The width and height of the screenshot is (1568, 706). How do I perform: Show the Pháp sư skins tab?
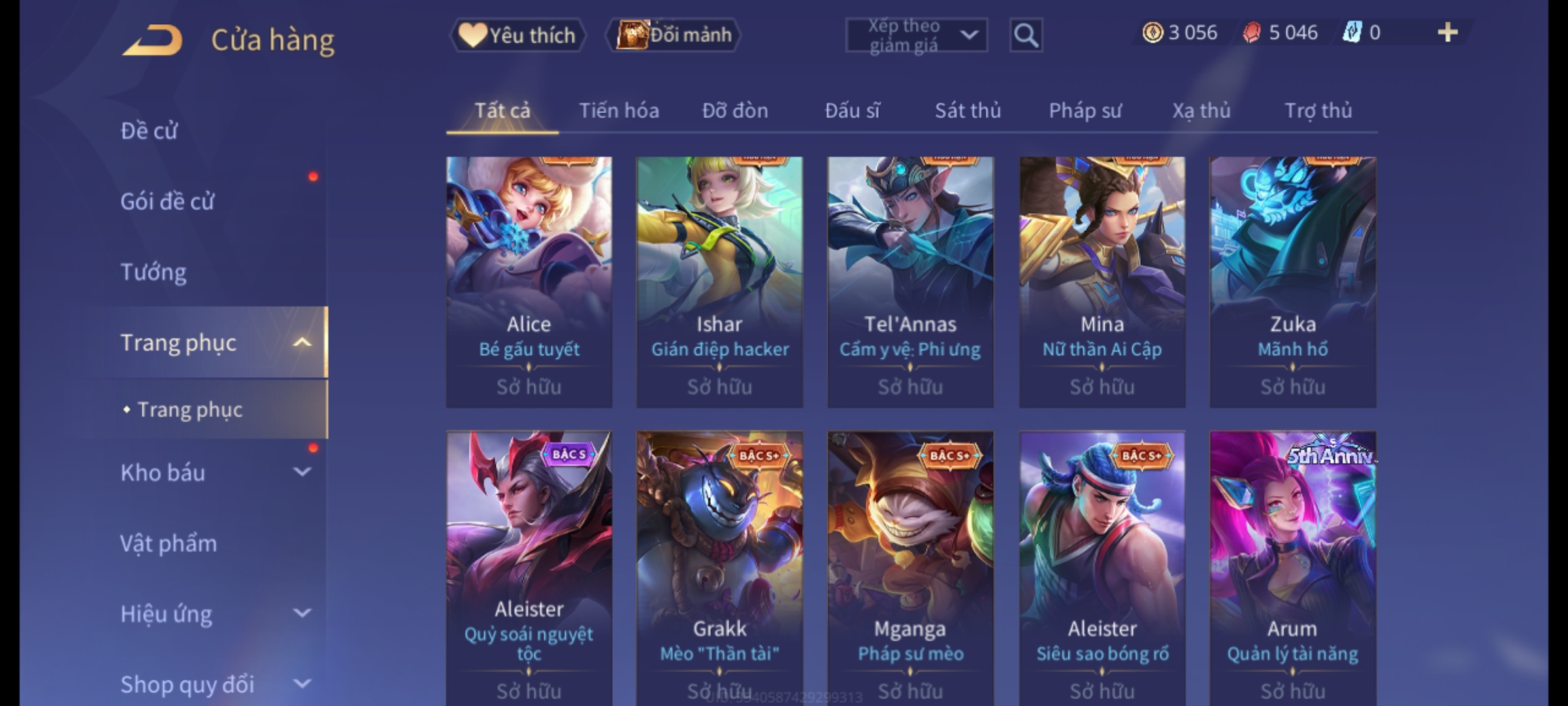tap(1085, 110)
